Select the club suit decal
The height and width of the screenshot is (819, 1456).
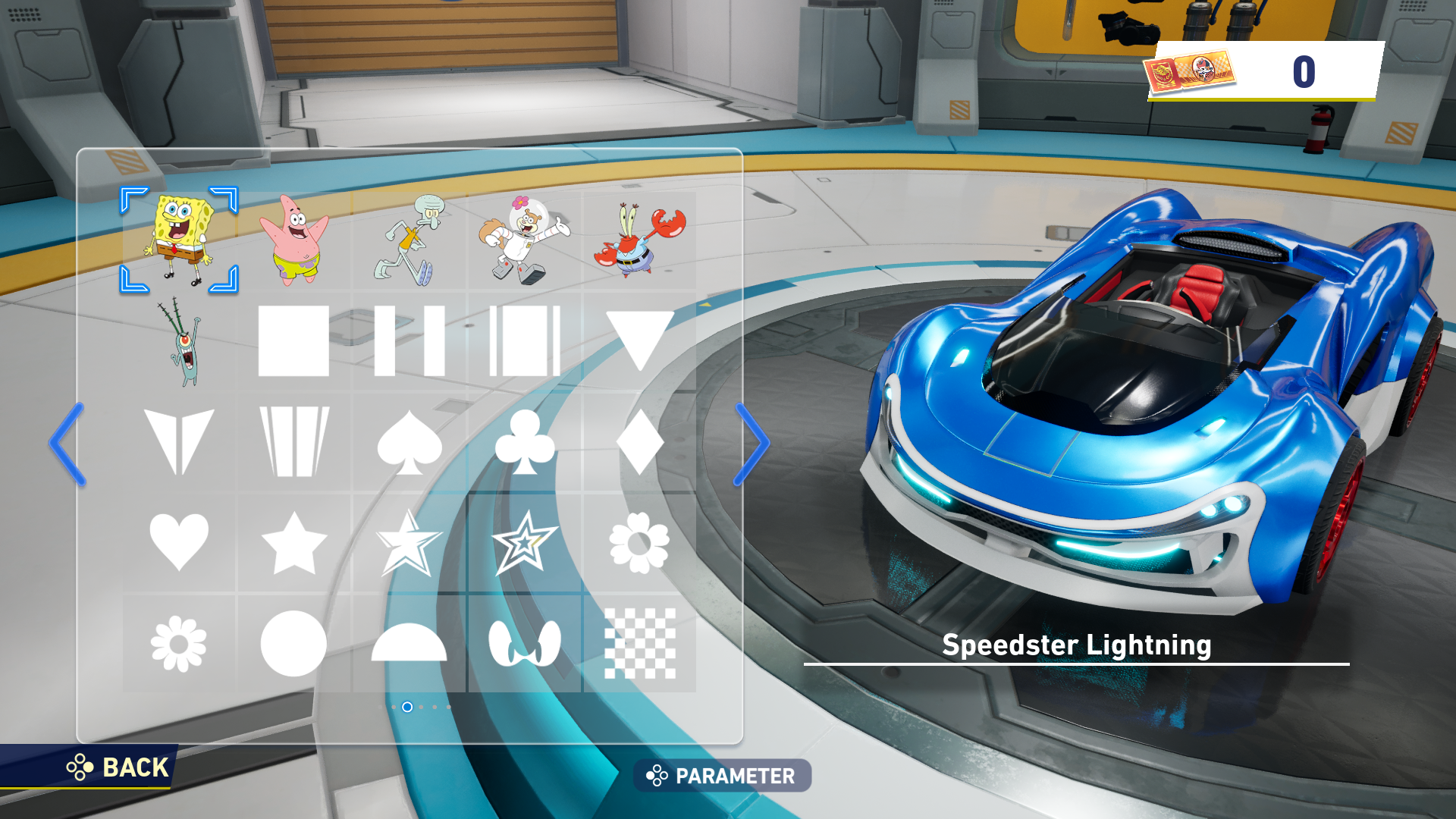pos(524,443)
